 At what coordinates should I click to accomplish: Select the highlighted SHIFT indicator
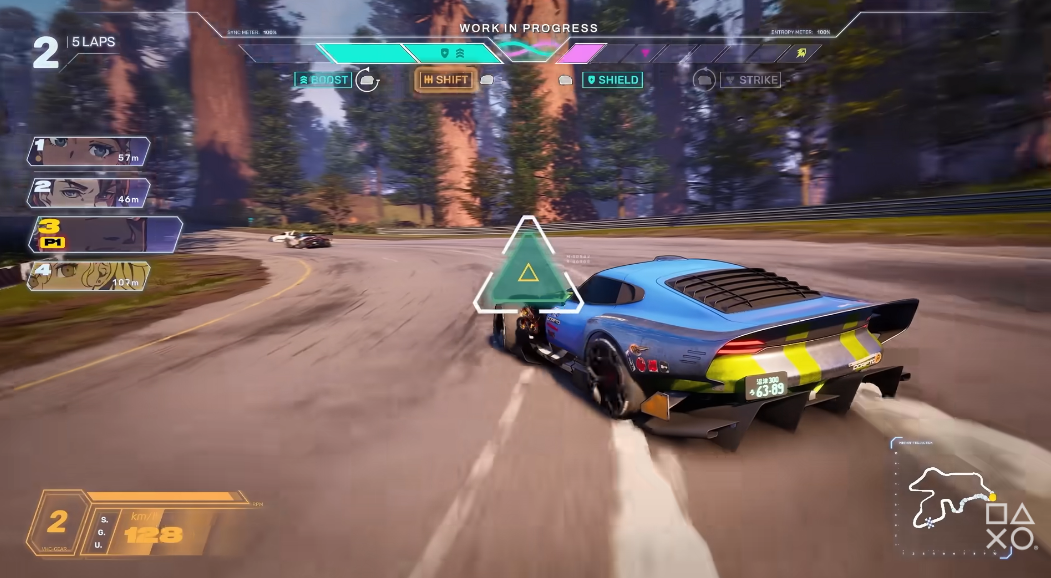(x=445, y=80)
